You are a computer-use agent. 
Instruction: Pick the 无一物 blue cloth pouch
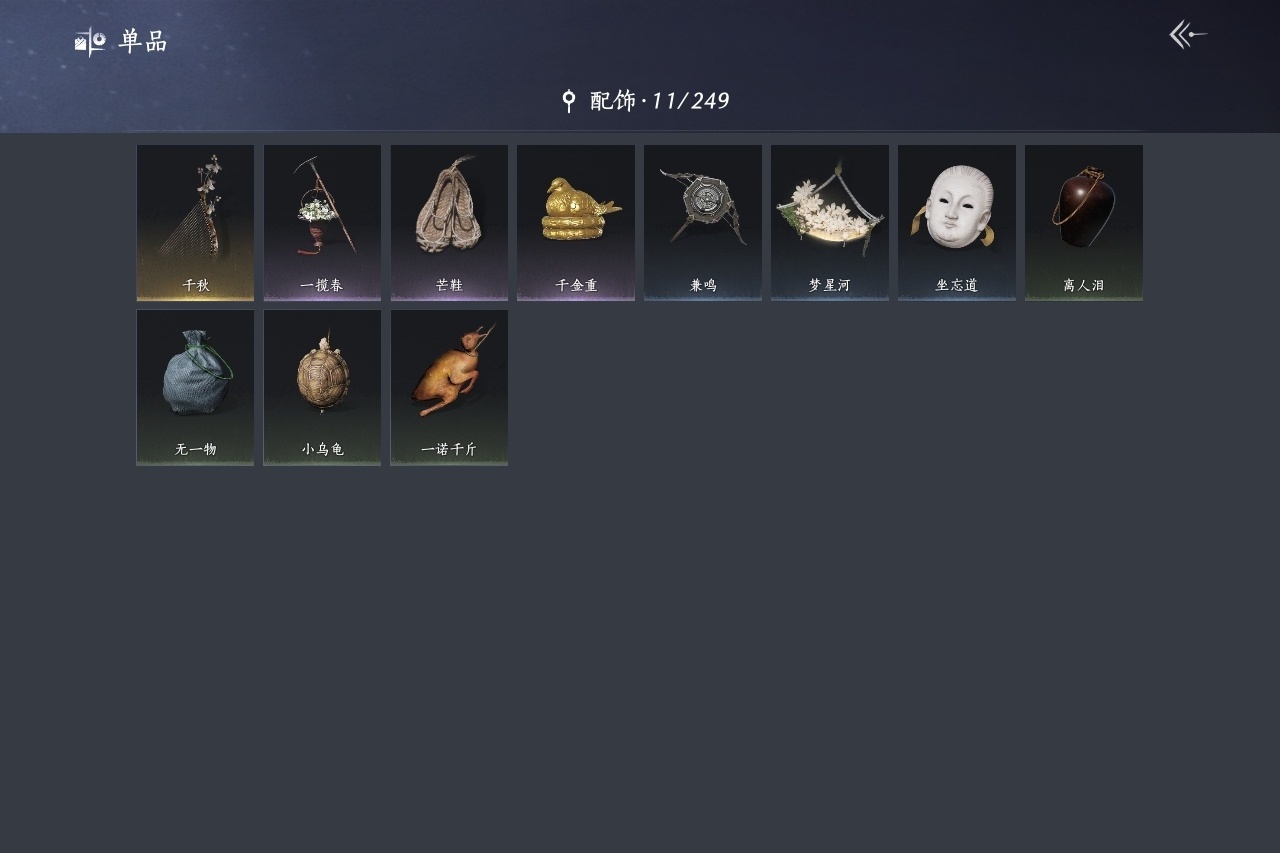195,387
